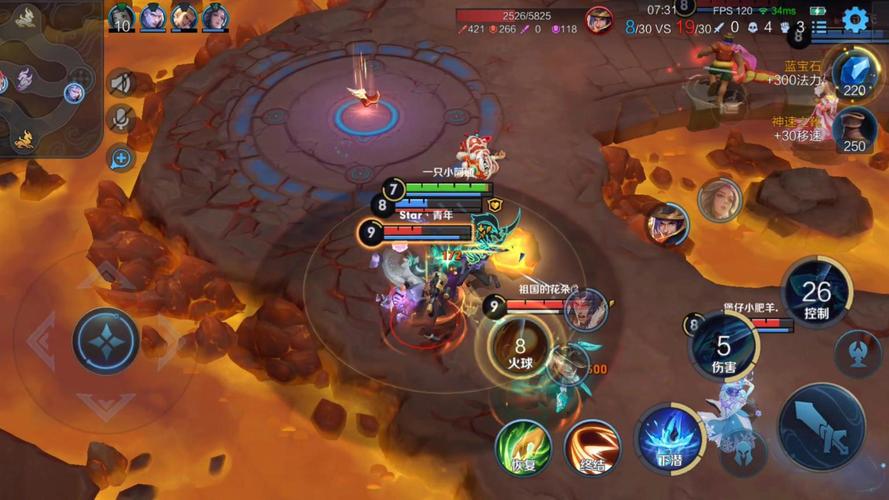Activate the 伤害 damage skill
889x500 pixels.
724,349
